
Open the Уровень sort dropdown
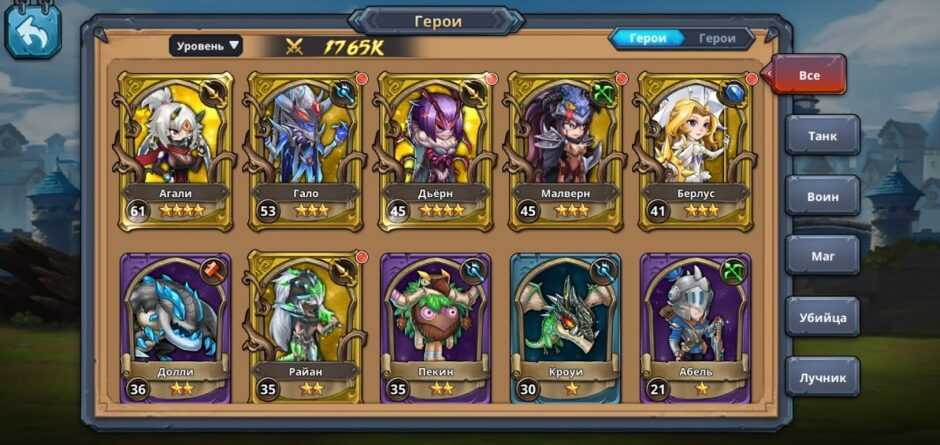tap(206, 45)
